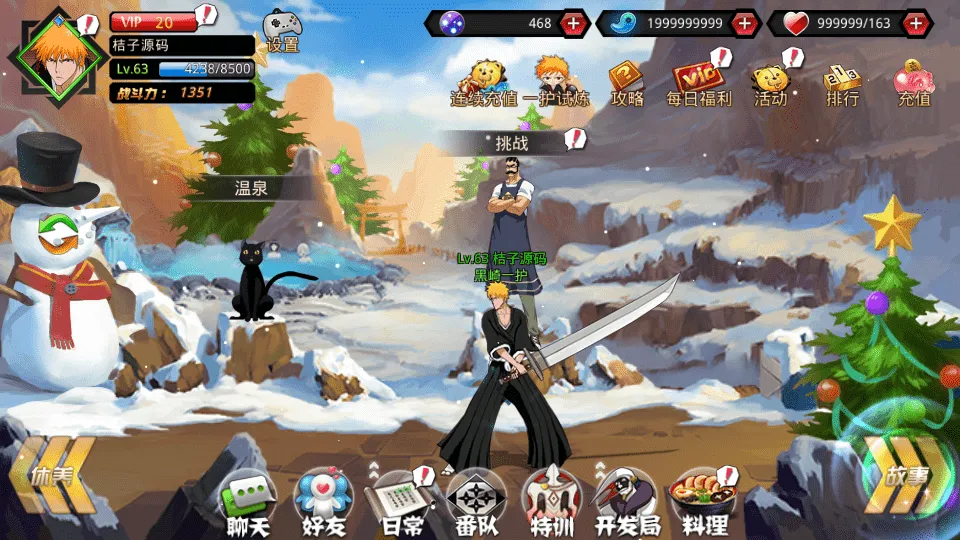Add purple gems with the plus button
960x540 pixels.
573,23
